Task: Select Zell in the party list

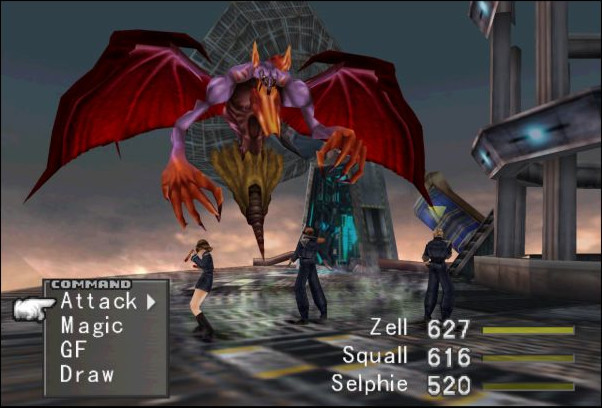Action: 389,329
